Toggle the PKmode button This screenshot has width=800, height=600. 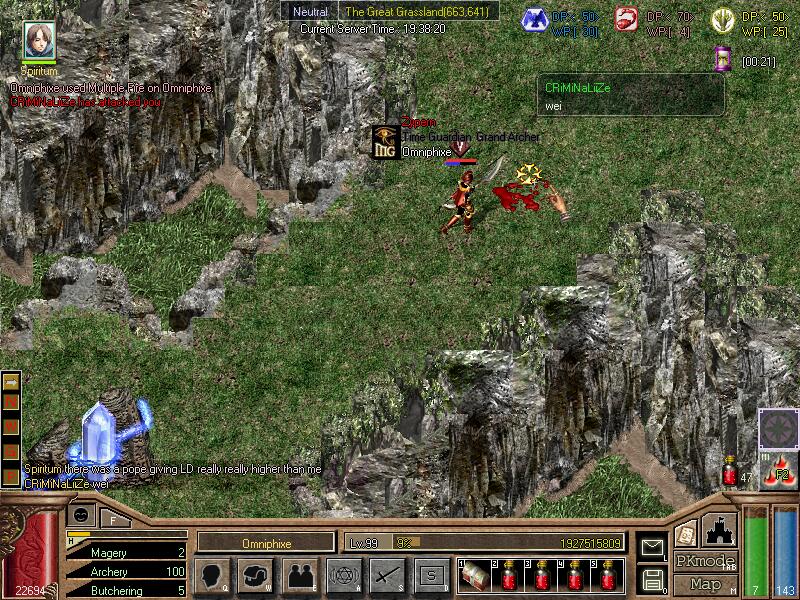[x=704, y=561]
